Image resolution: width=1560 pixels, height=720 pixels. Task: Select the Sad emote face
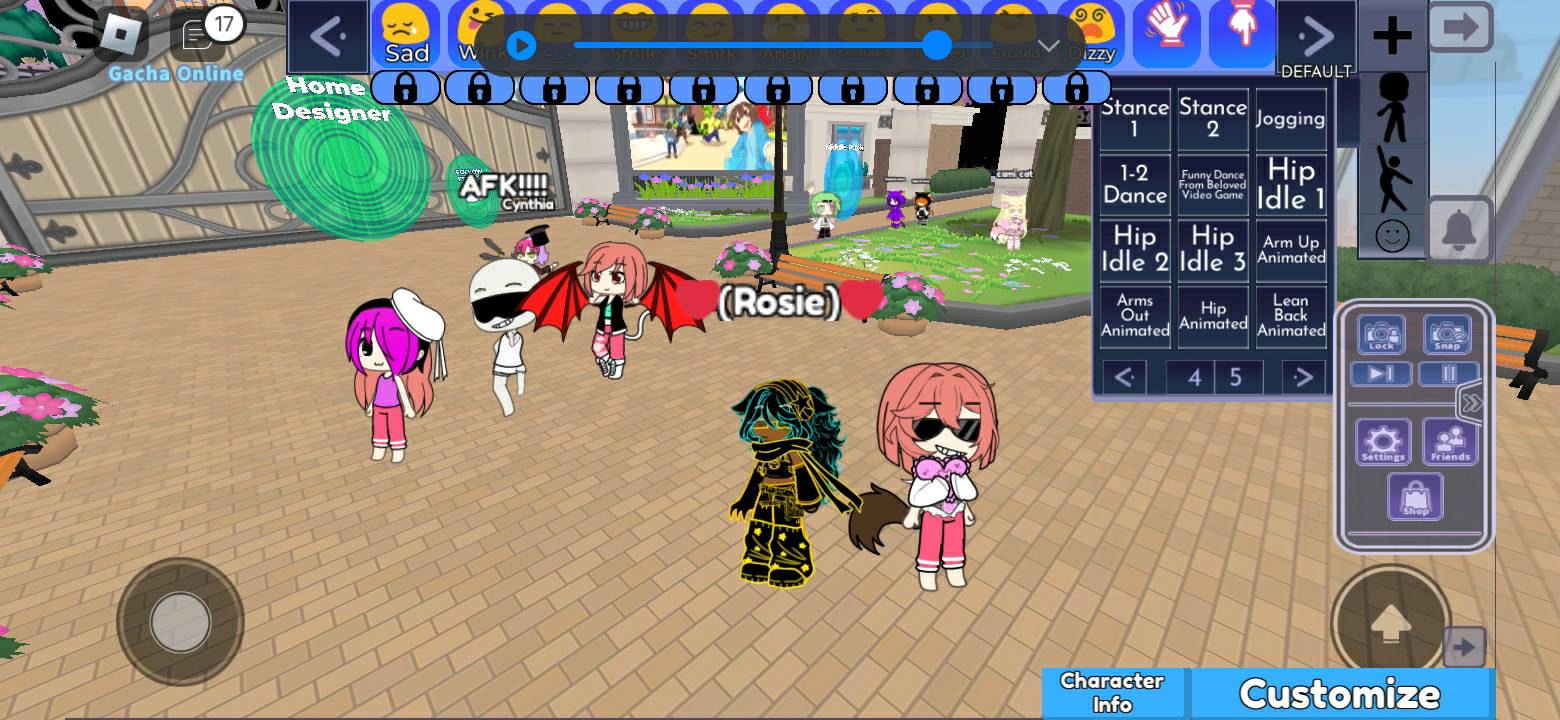pos(407,34)
